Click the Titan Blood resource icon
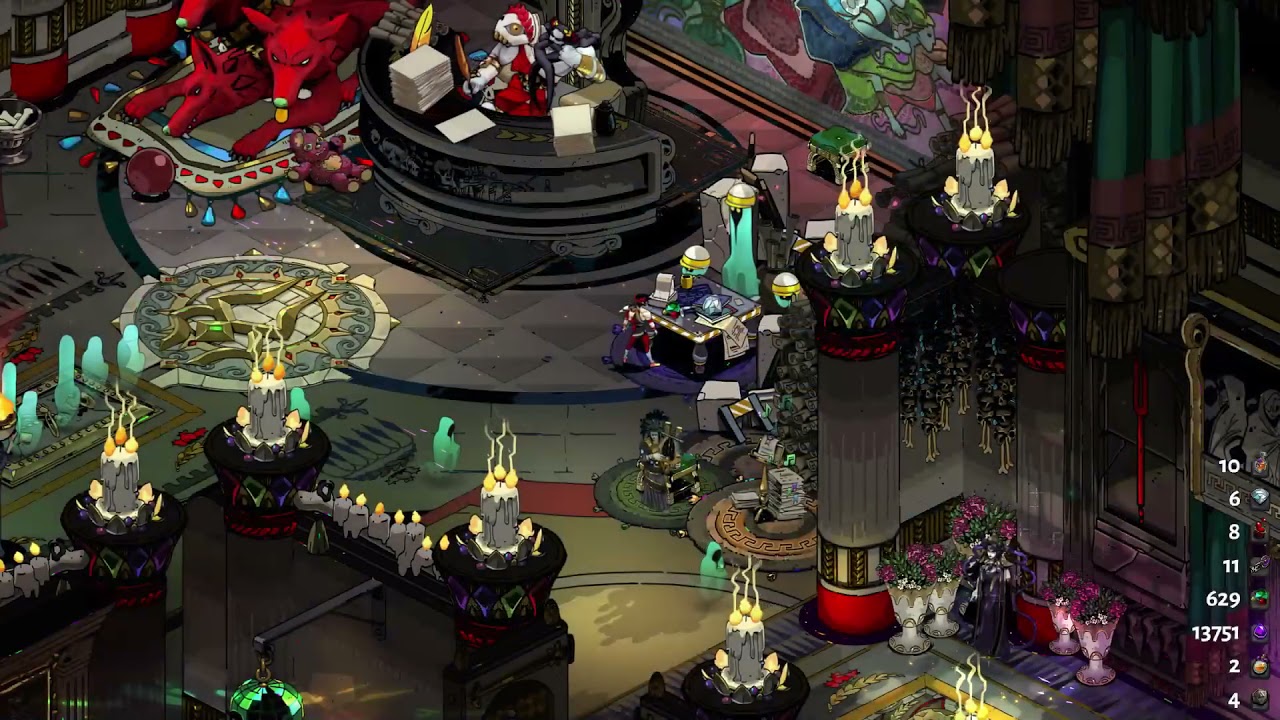 tap(1260, 531)
